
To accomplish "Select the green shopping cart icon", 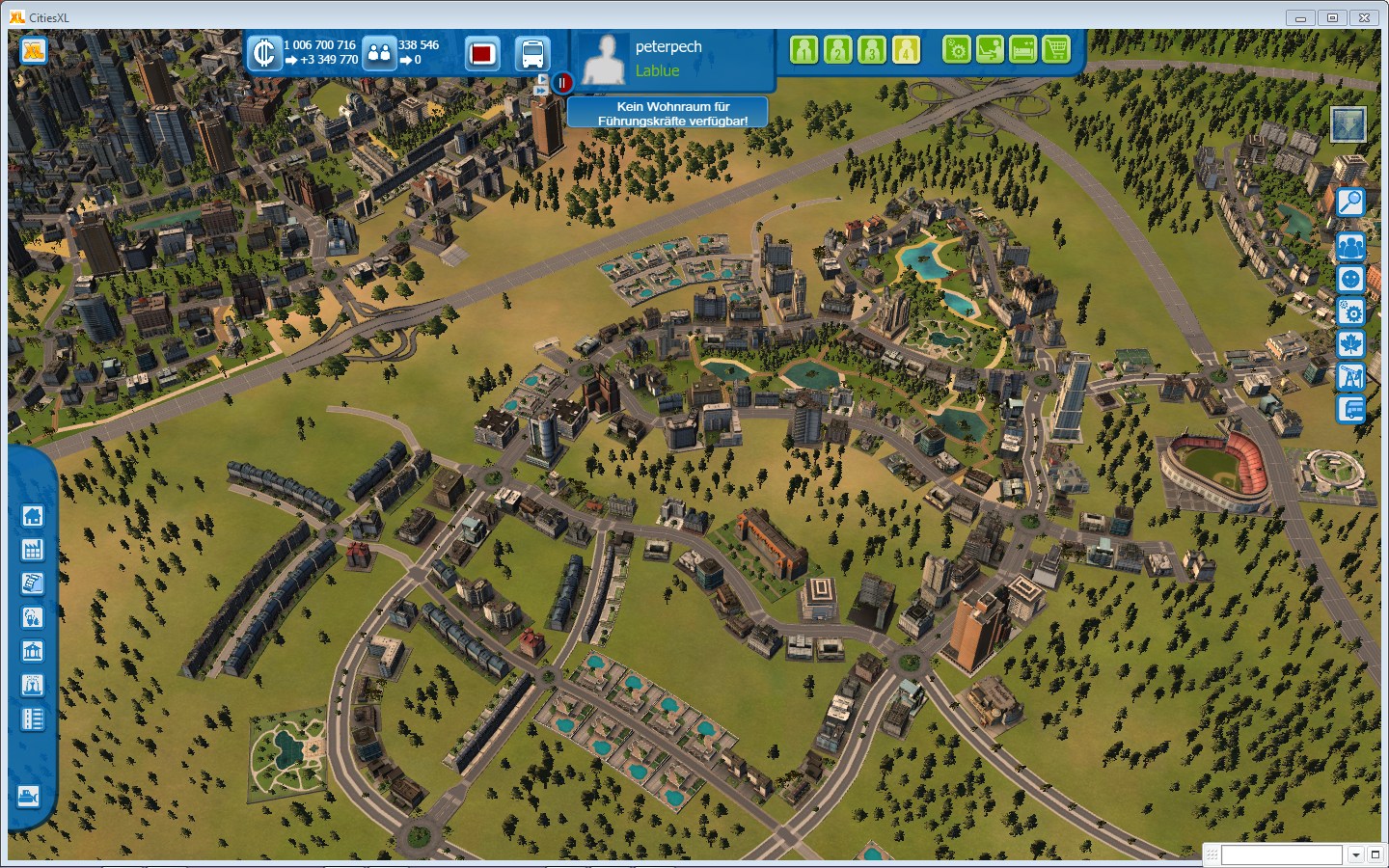I will click(x=1056, y=49).
